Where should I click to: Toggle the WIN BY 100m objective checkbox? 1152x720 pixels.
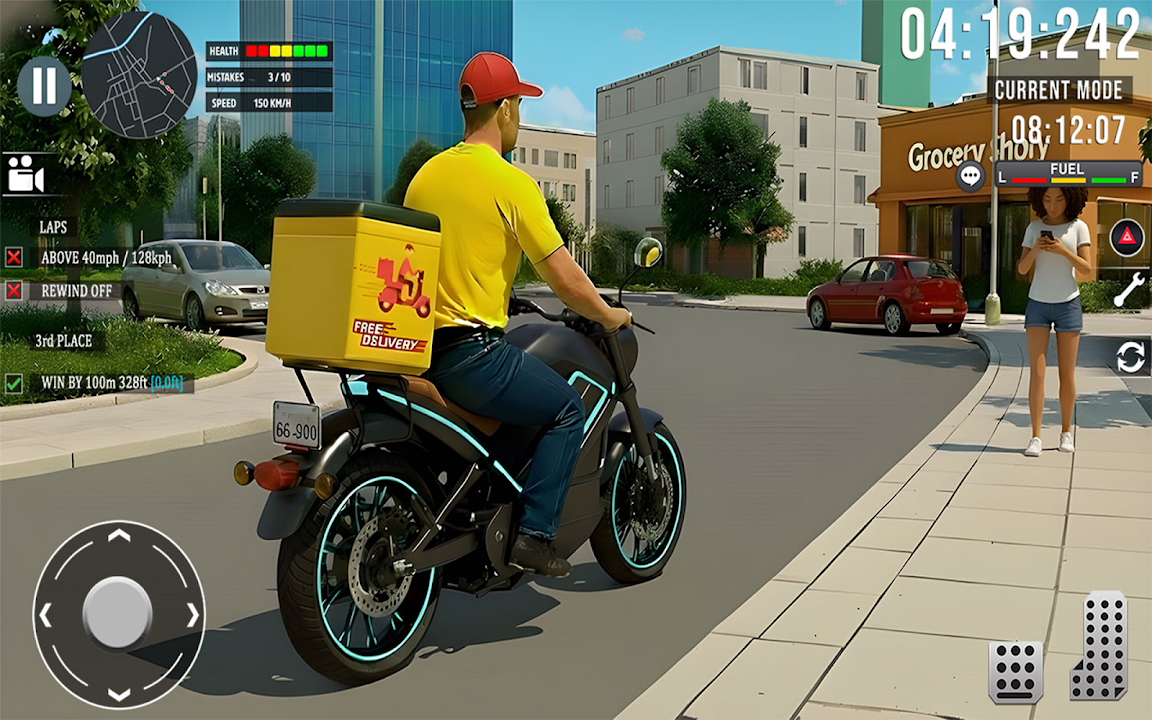coord(14,383)
